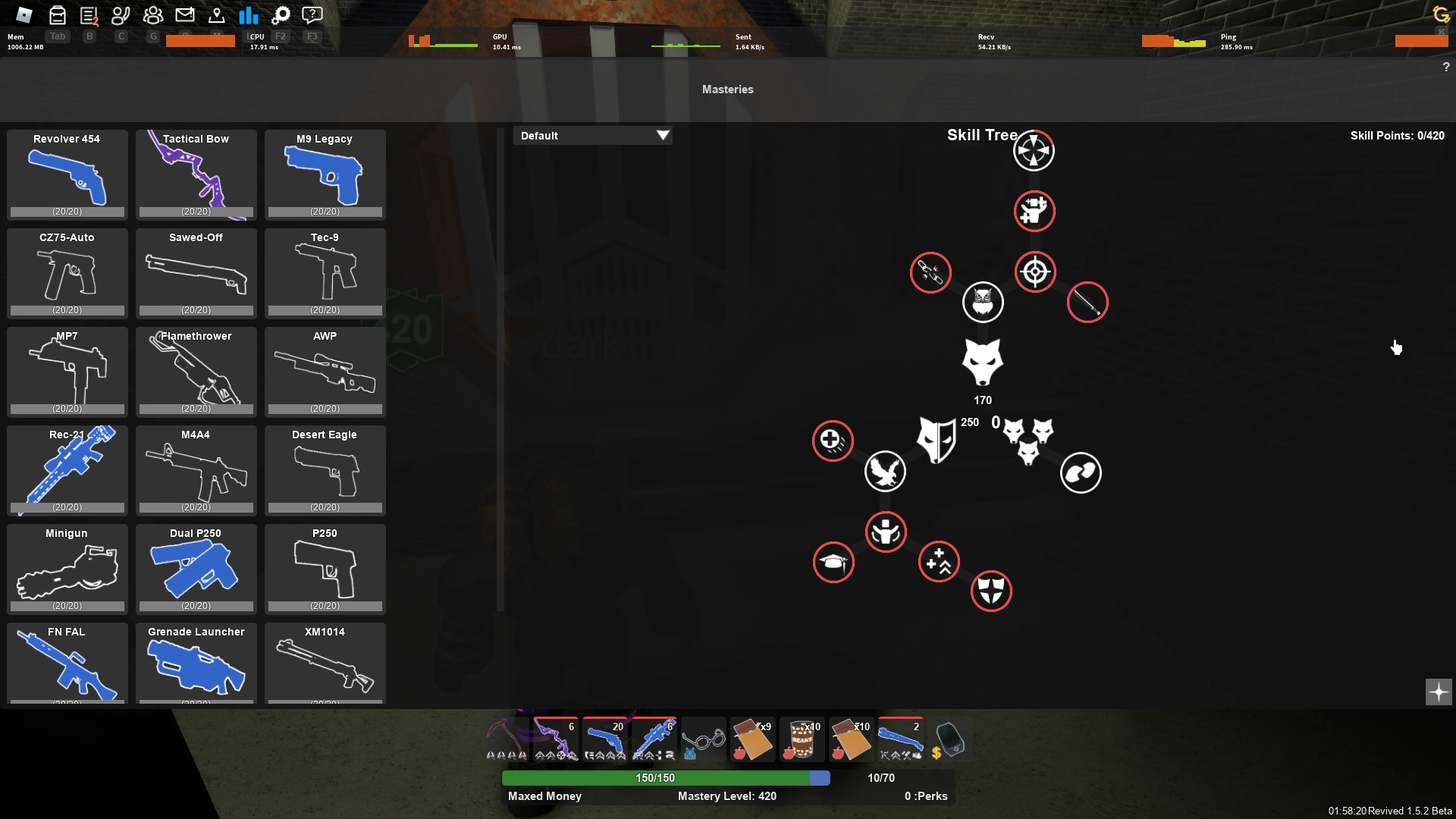Open the help question bubble icon
The width and height of the screenshot is (1456, 819).
click(312, 14)
